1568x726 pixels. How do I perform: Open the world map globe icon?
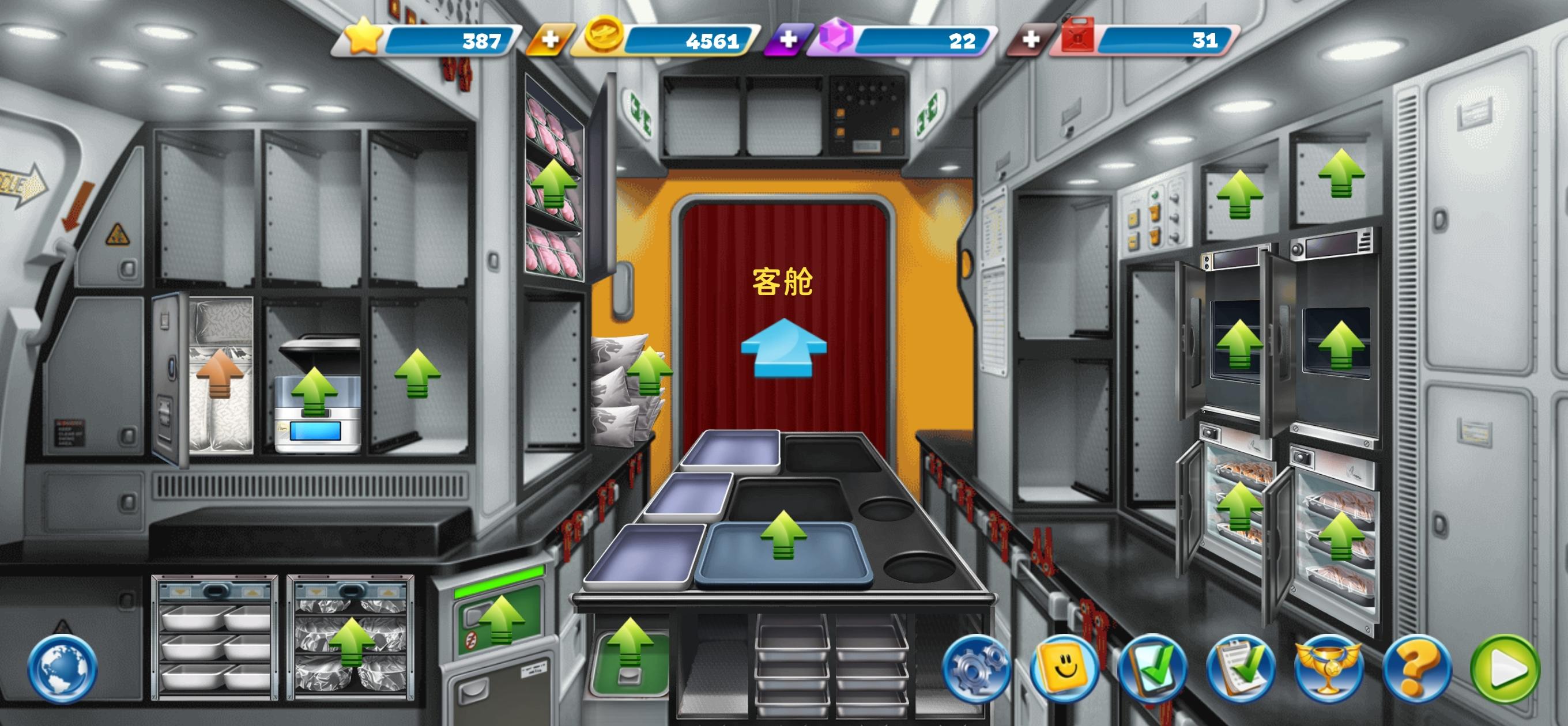(61, 668)
